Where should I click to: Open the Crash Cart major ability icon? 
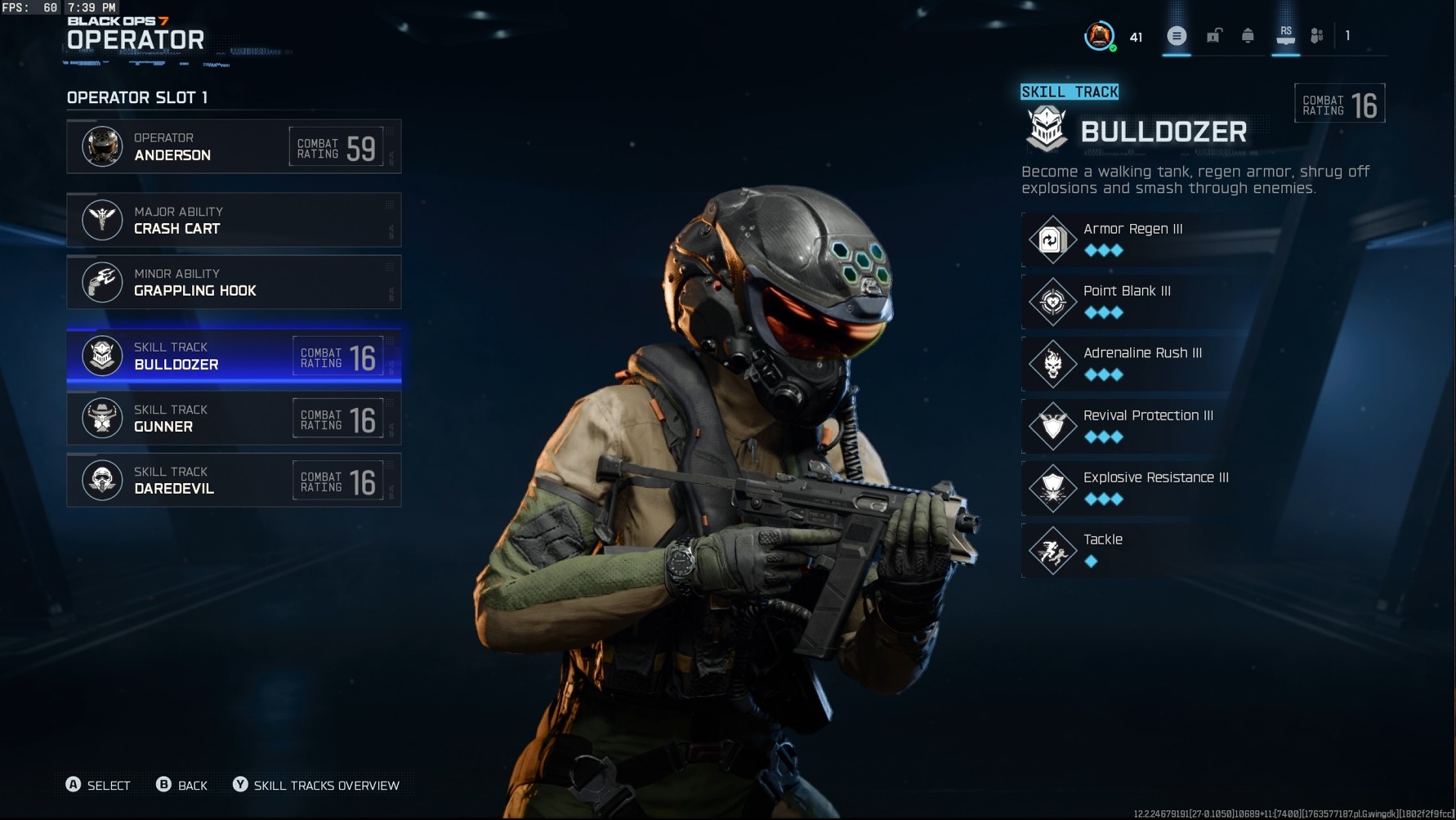pos(102,220)
